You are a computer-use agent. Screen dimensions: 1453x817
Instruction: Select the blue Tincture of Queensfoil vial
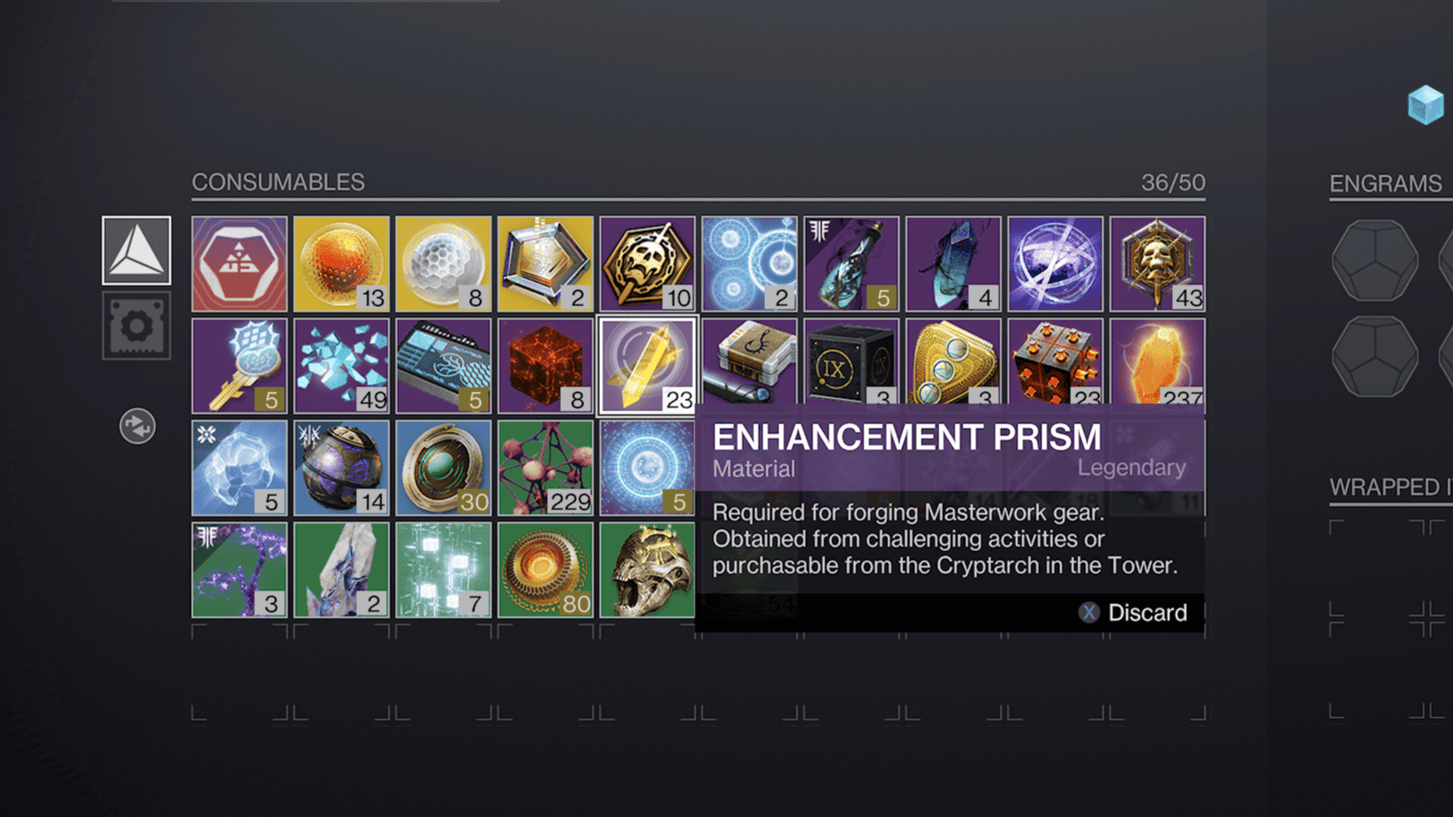click(851, 263)
